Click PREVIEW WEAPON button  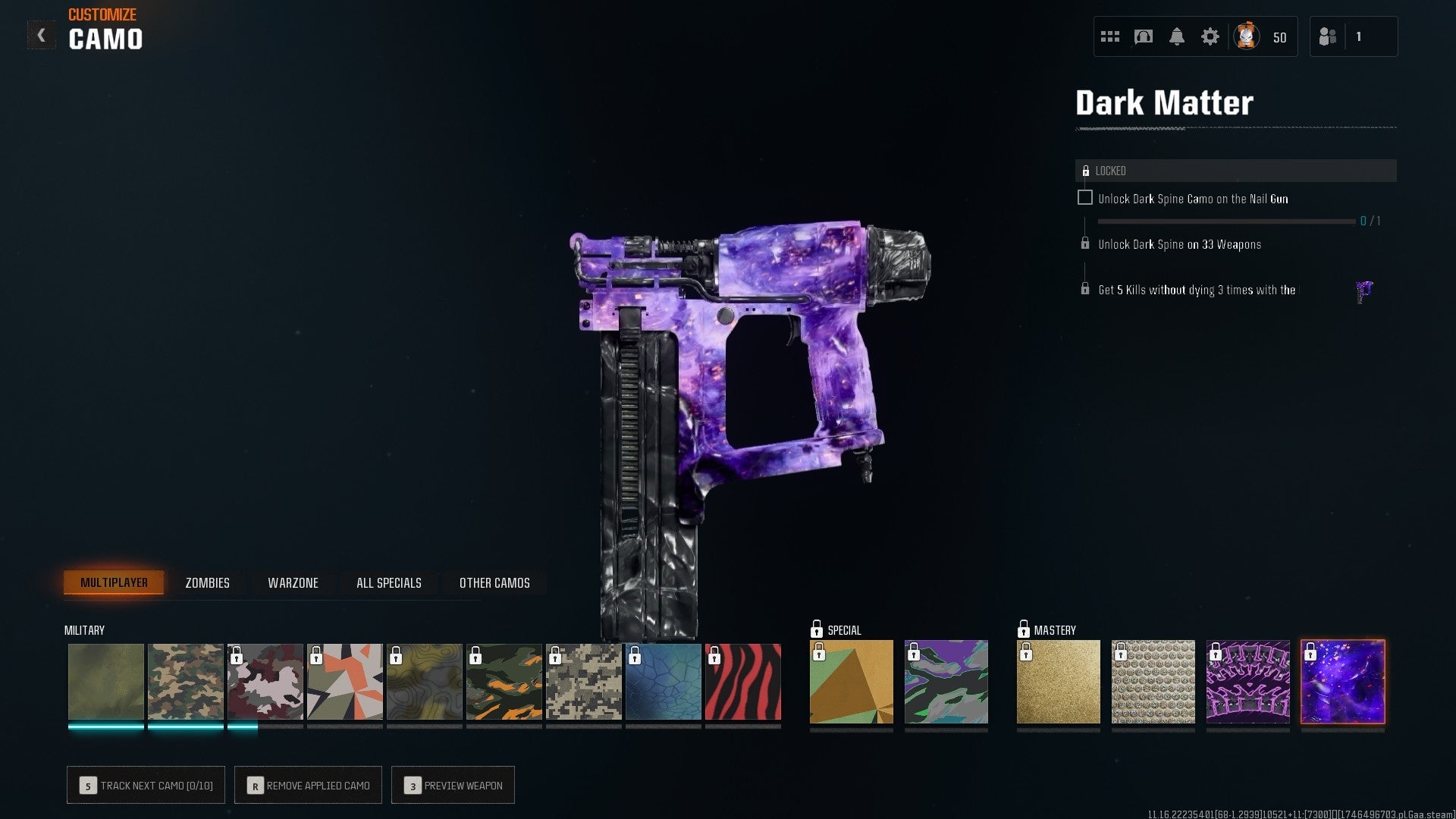(453, 785)
